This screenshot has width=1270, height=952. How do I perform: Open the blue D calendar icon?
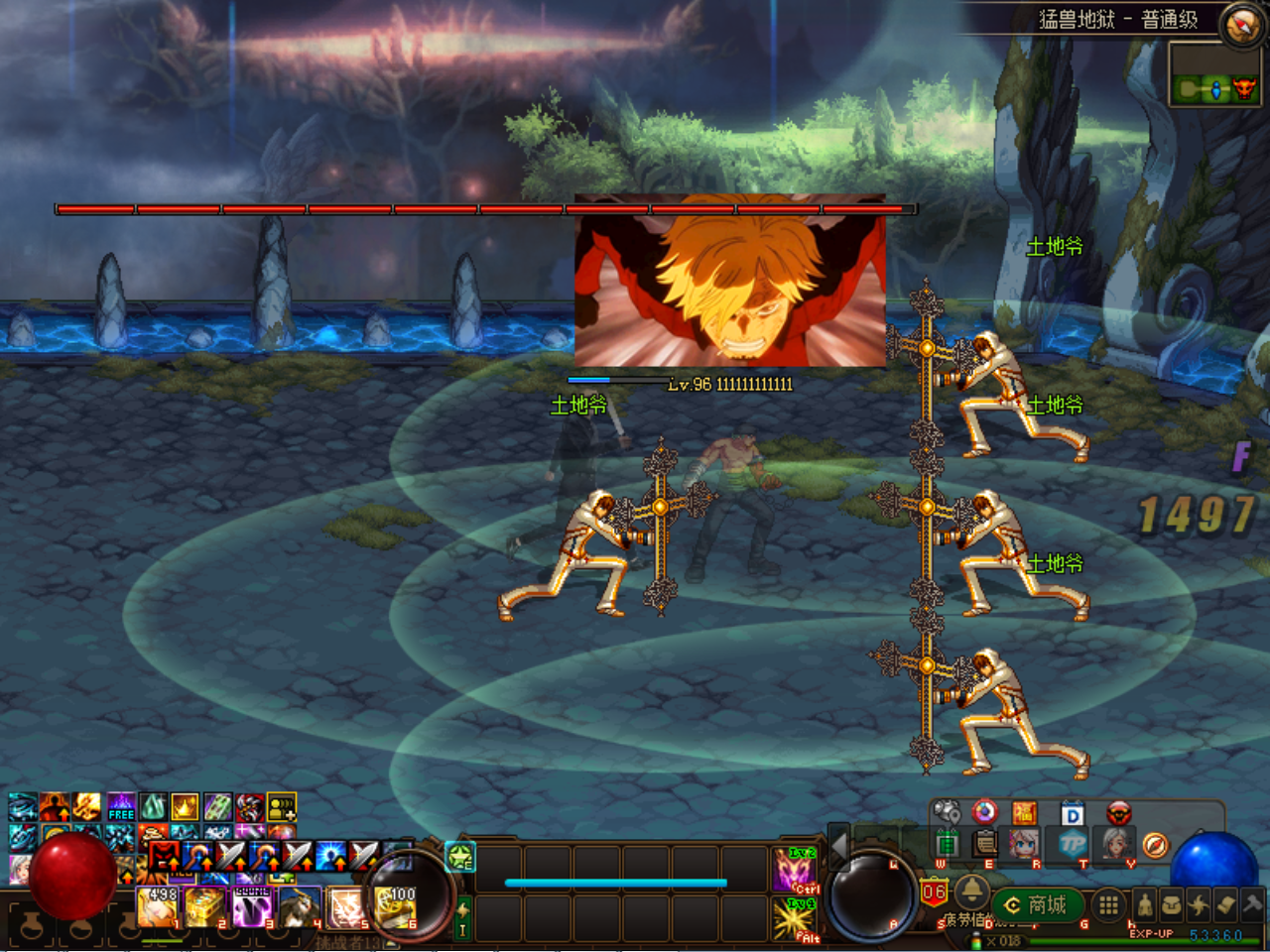[1073, 814]
